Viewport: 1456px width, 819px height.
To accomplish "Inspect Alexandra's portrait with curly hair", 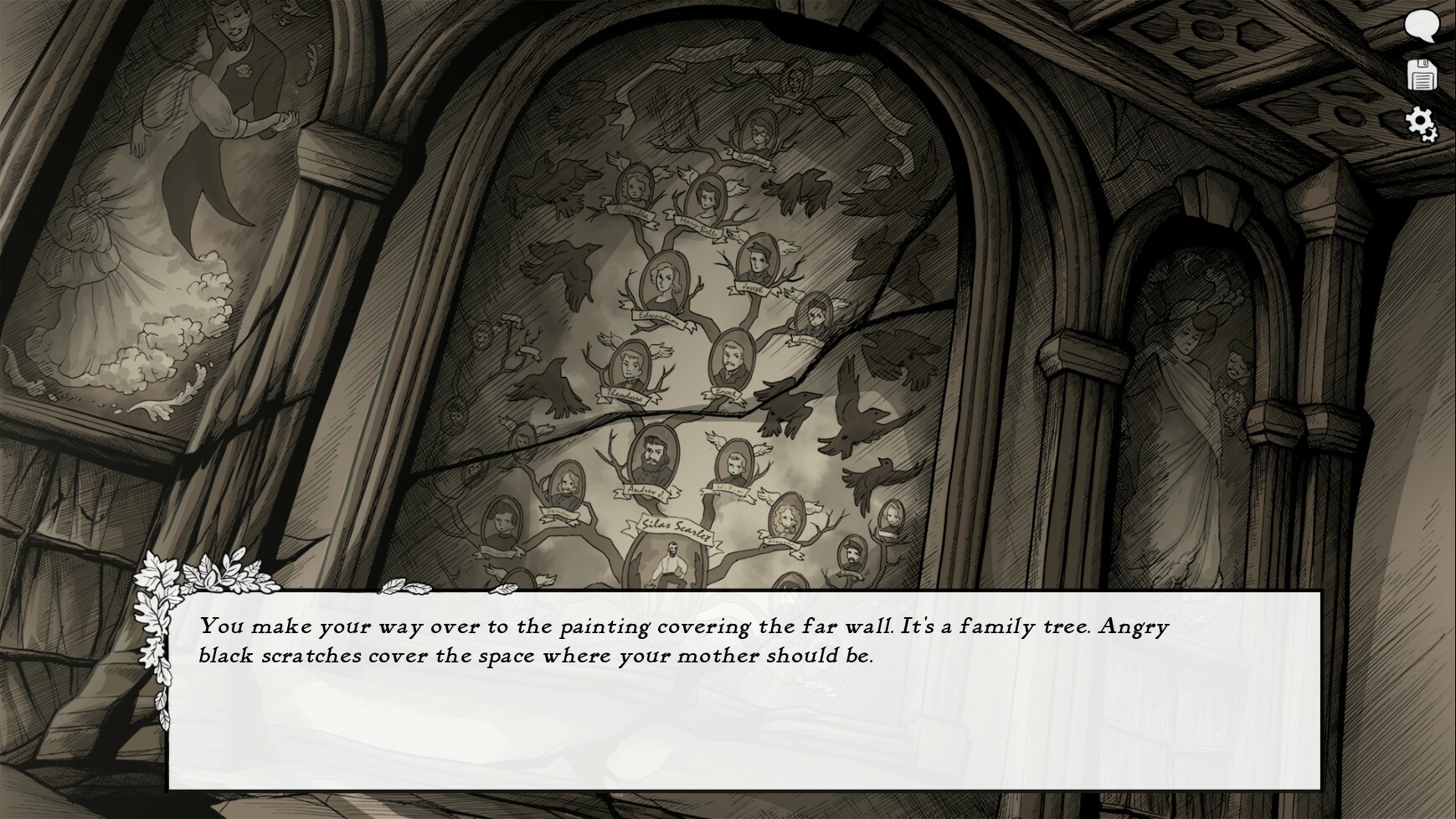I will click(633, 188).
